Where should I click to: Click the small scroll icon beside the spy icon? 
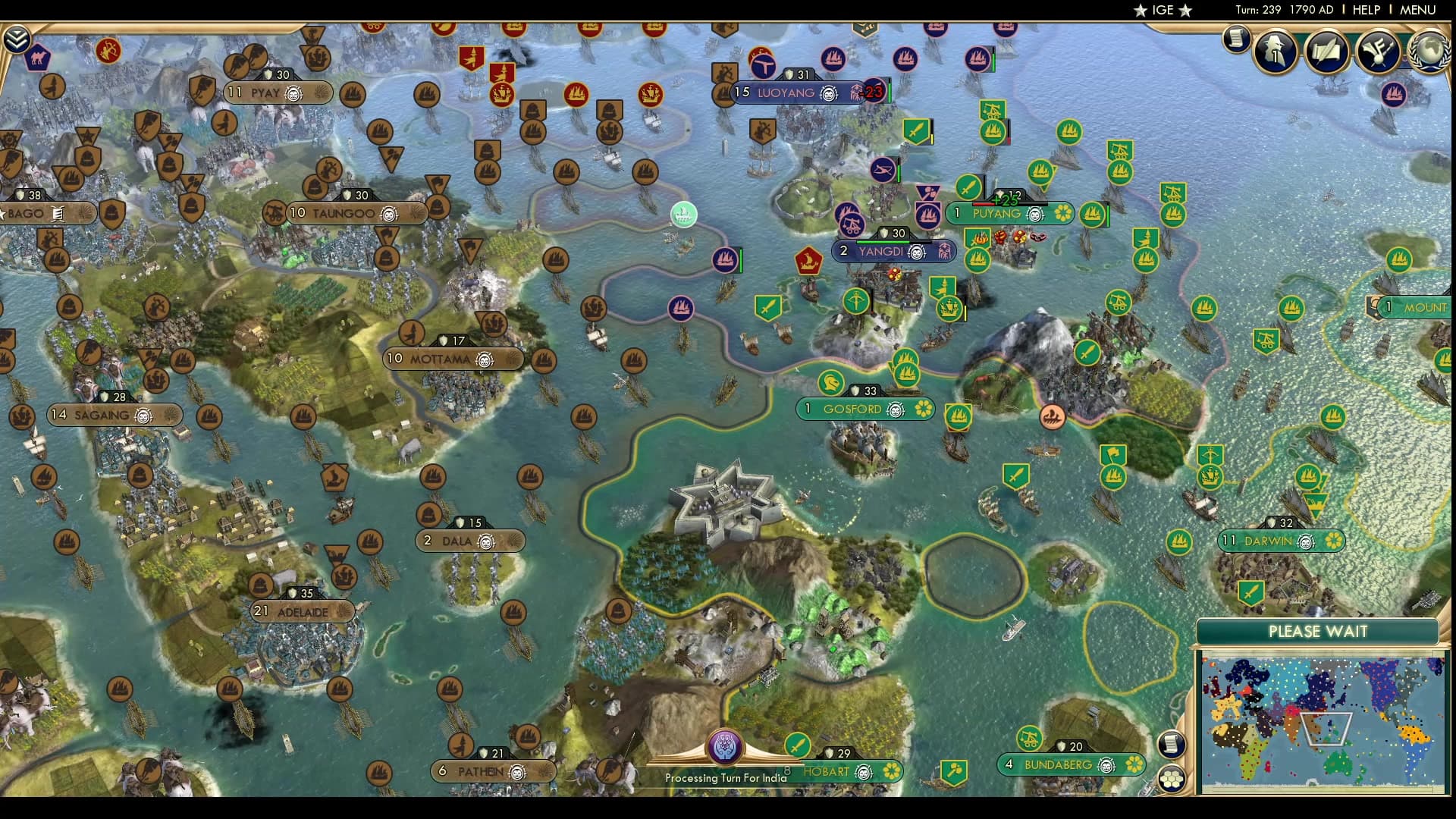pos(1236,38)
